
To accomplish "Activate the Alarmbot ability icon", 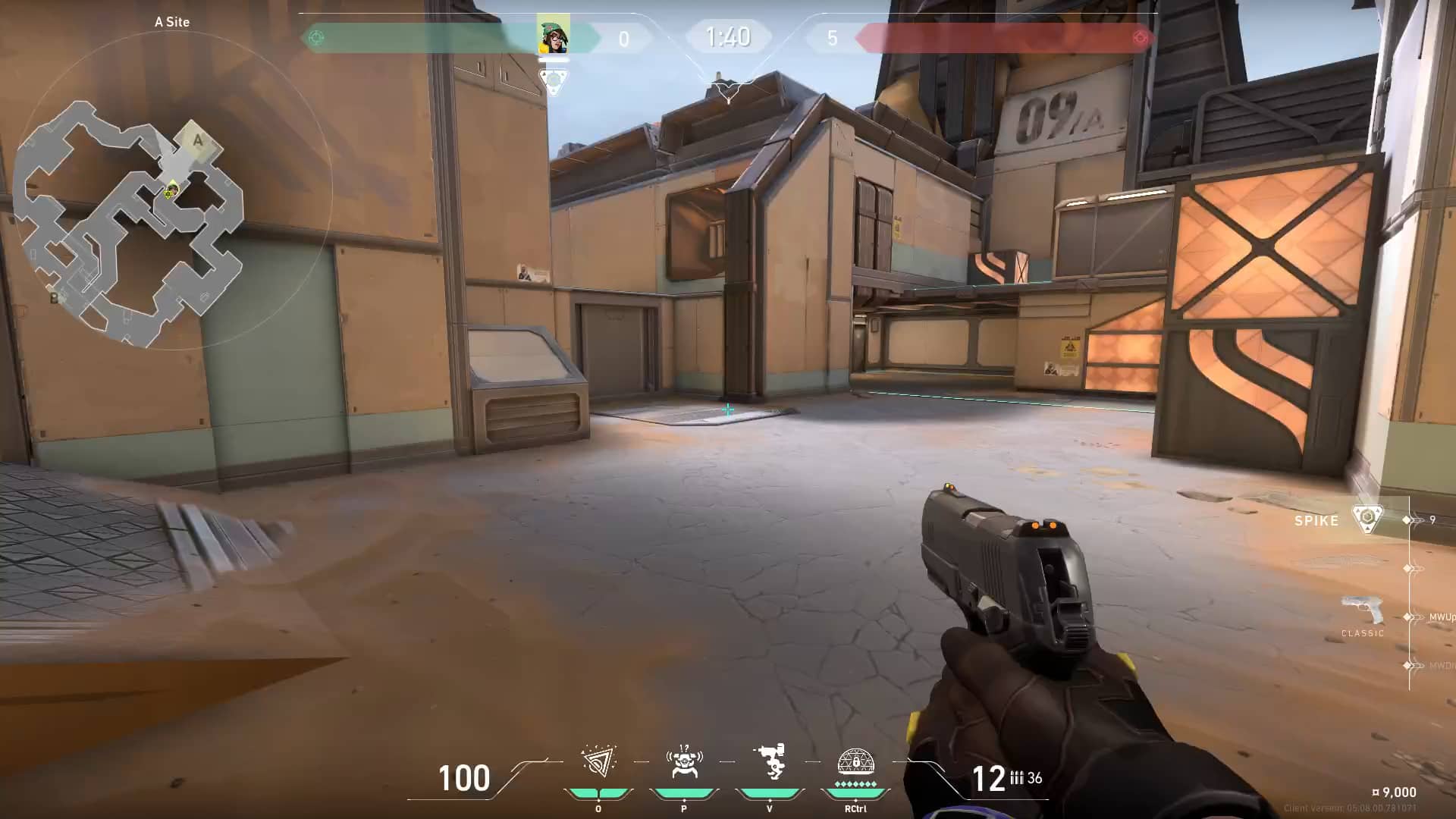I will coord(683,761).
